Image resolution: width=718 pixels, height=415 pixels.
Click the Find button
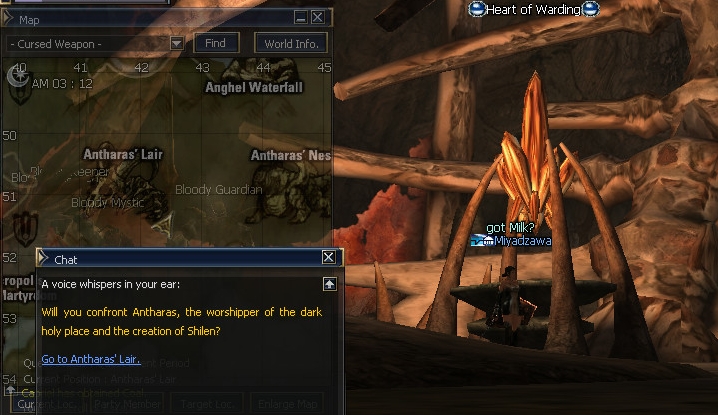click(x=215, y=43)
